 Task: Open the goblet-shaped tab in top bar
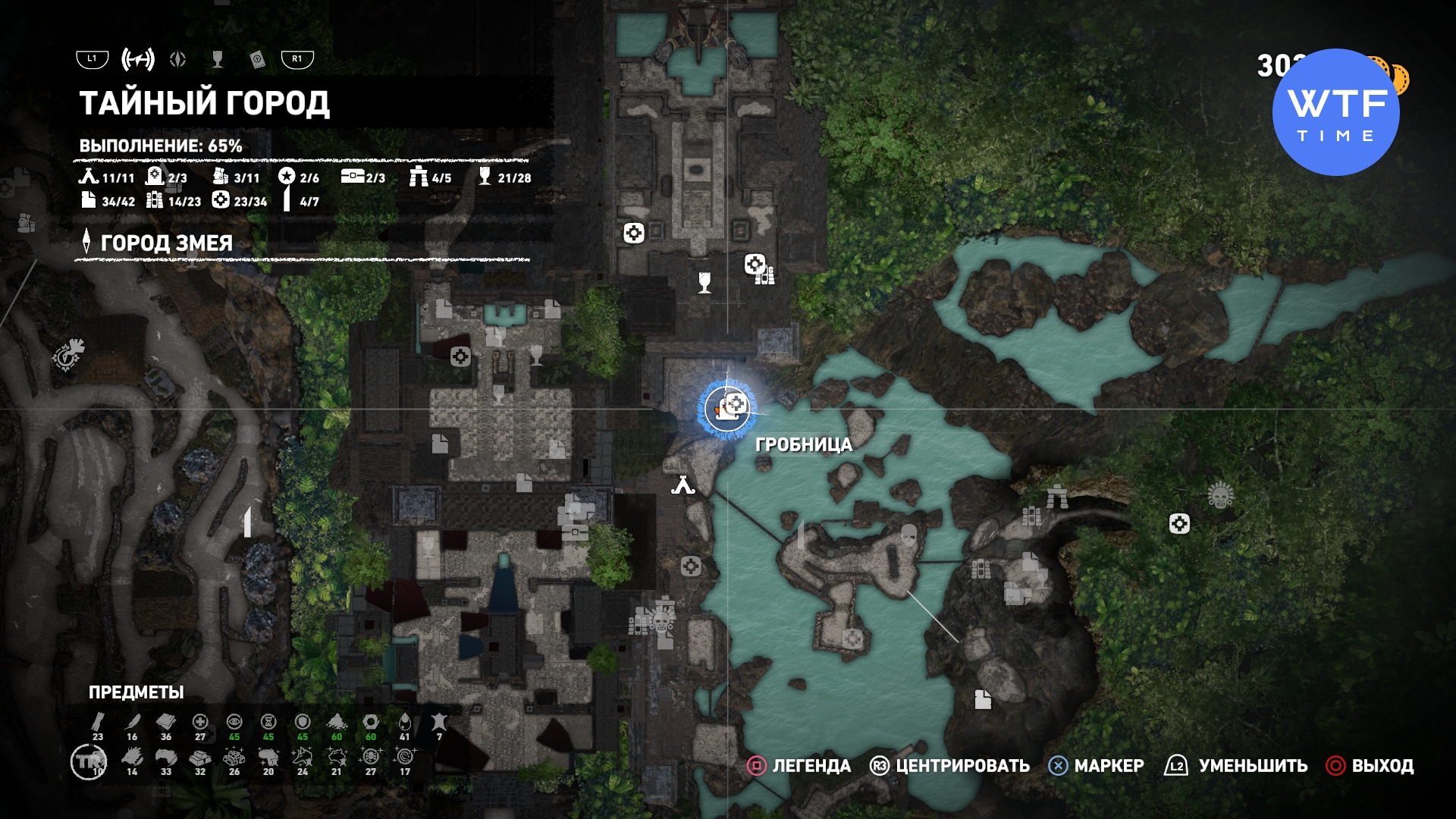(x=218, y=59)
